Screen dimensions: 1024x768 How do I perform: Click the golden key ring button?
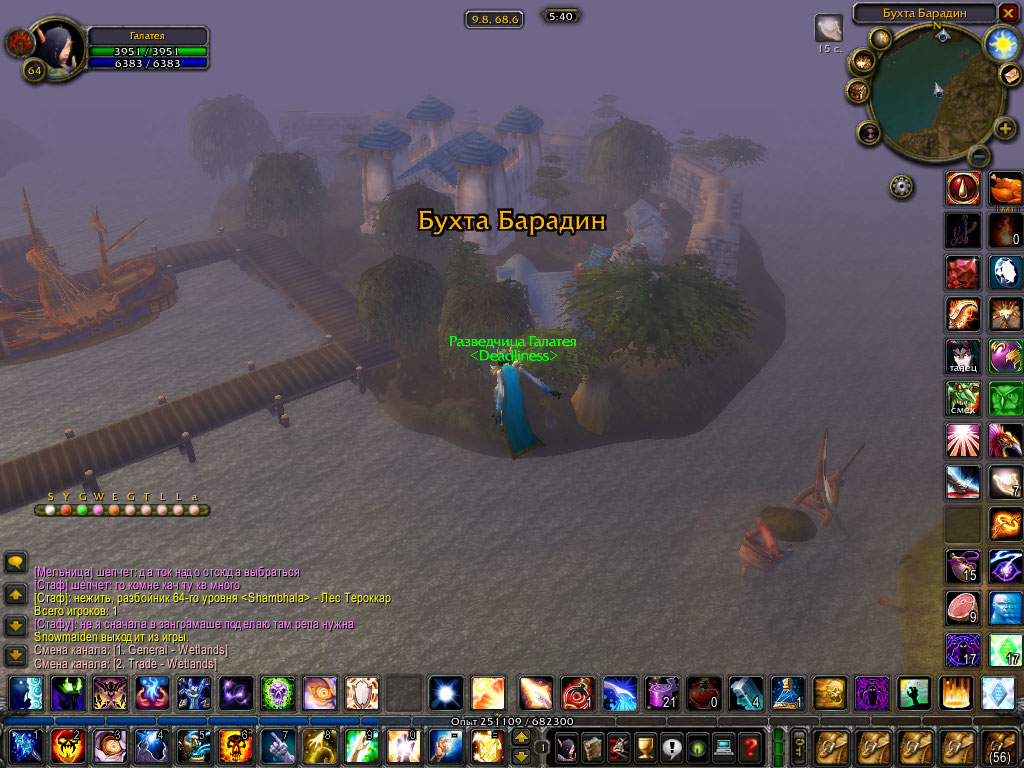click(x=799, y=746)
